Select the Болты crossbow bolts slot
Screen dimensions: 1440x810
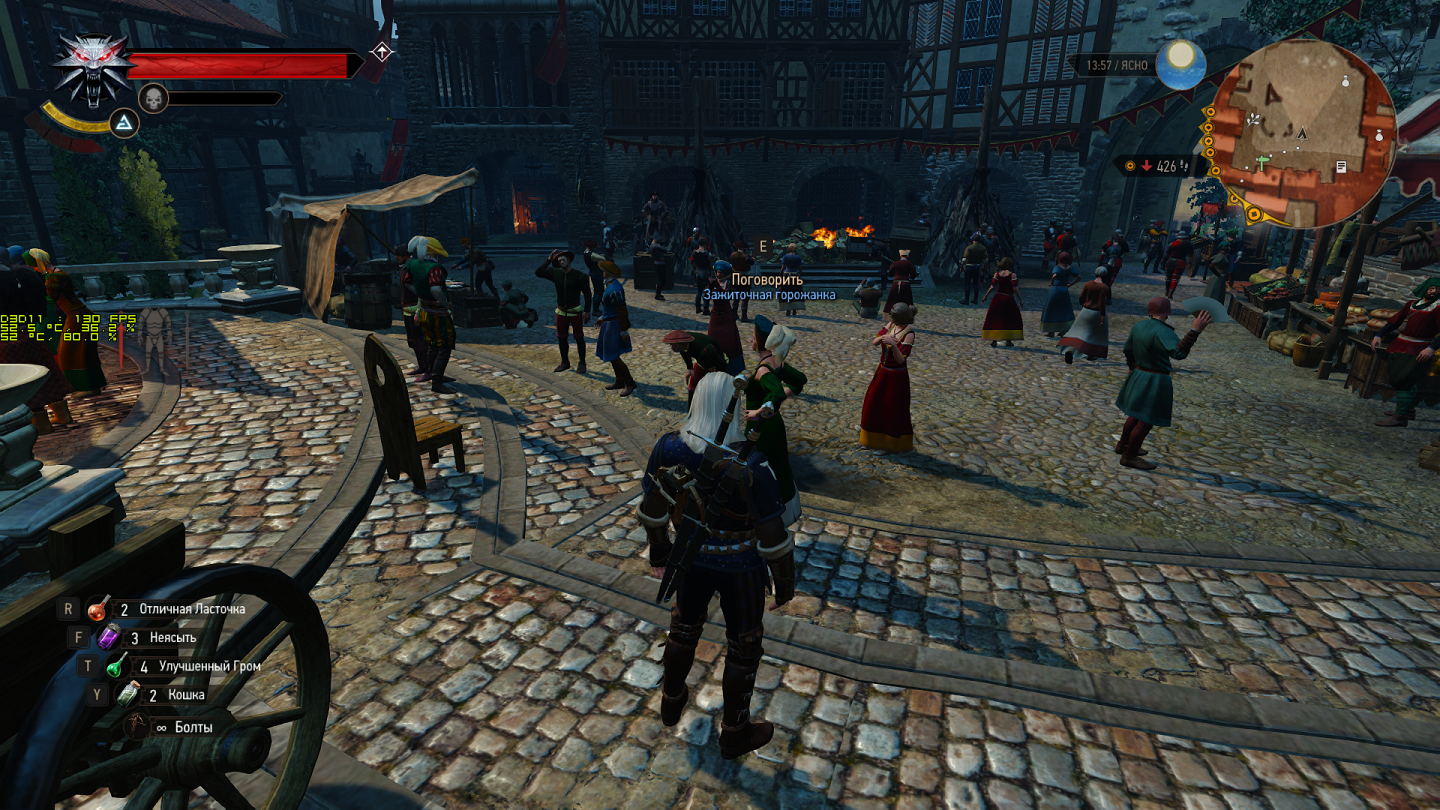click(x=137, y=727)
